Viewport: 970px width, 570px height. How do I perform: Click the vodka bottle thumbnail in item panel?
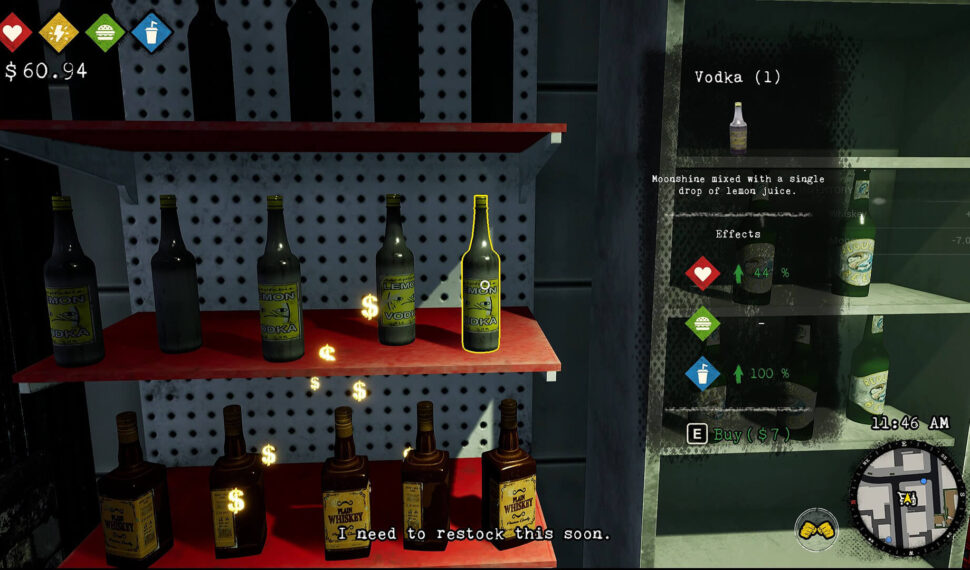click(738, 127)
